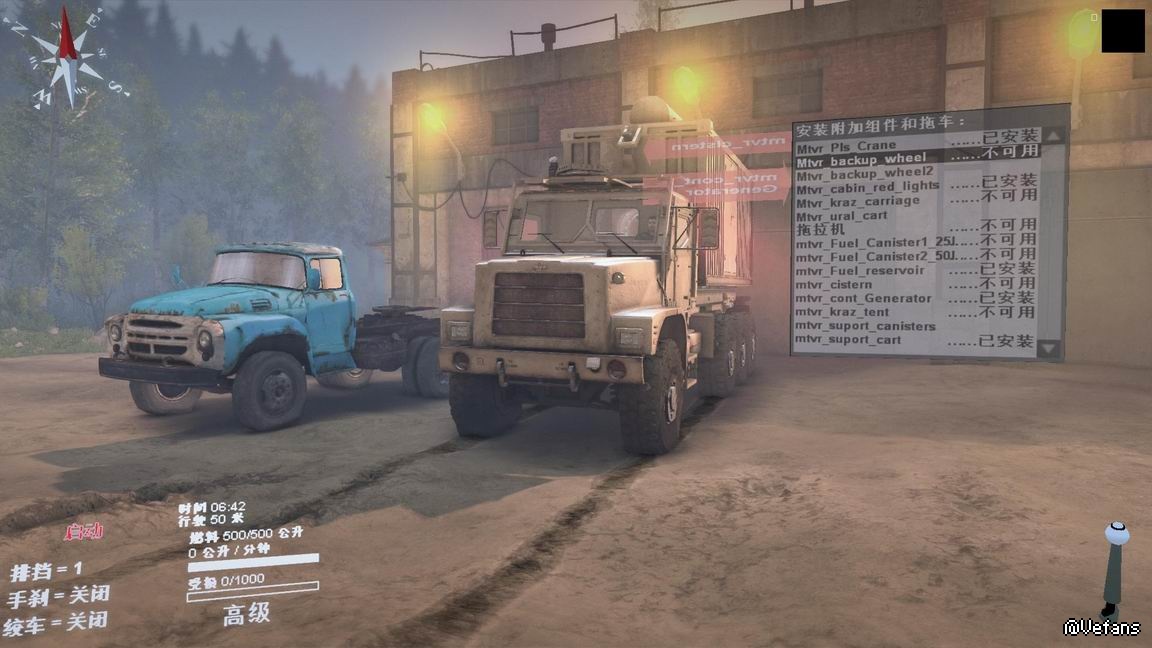The height and width of the screenshot is (648, 1152).
Task: Choose the 拖拉机 entry
Action: (x=915, y=229)
